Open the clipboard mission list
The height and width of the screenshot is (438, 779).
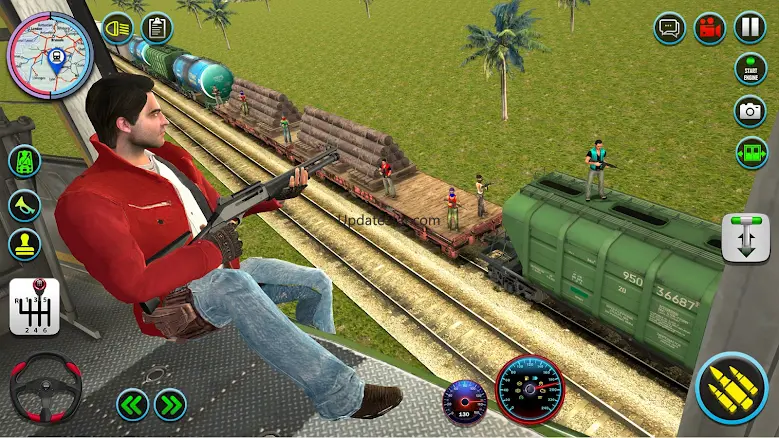[x=157, y=28]
